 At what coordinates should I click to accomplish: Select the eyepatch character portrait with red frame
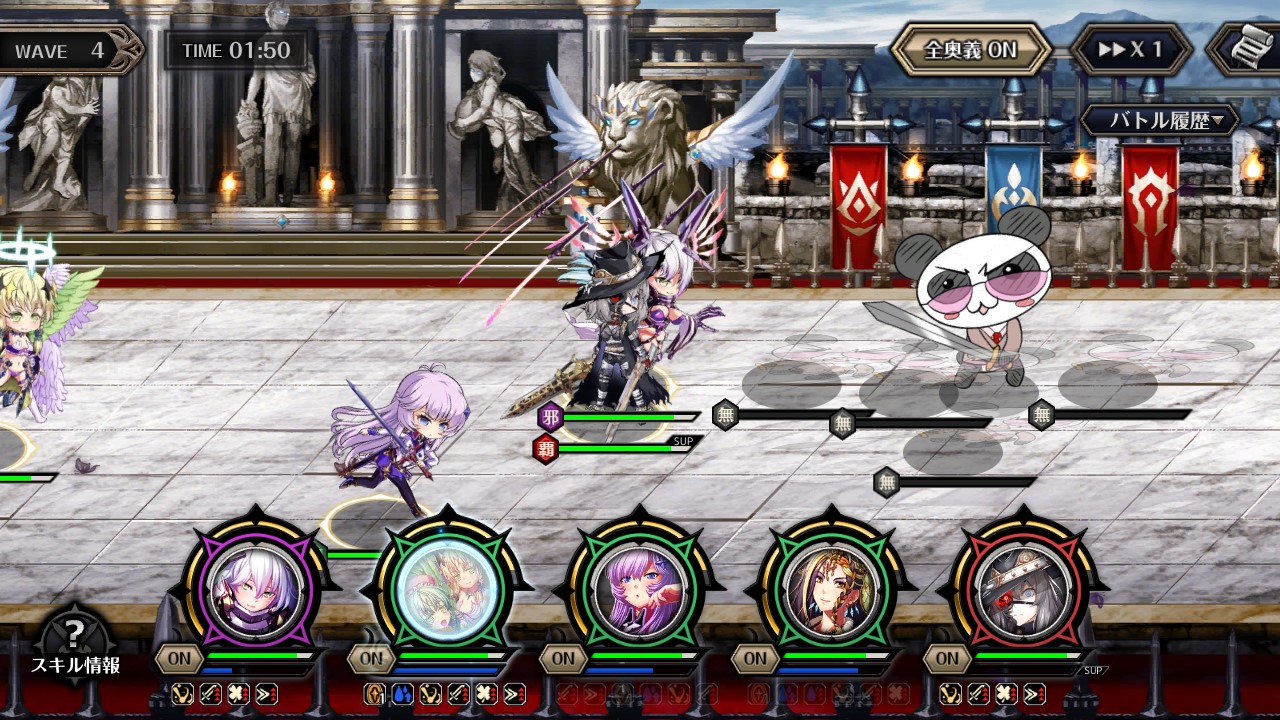point(1022,586)
